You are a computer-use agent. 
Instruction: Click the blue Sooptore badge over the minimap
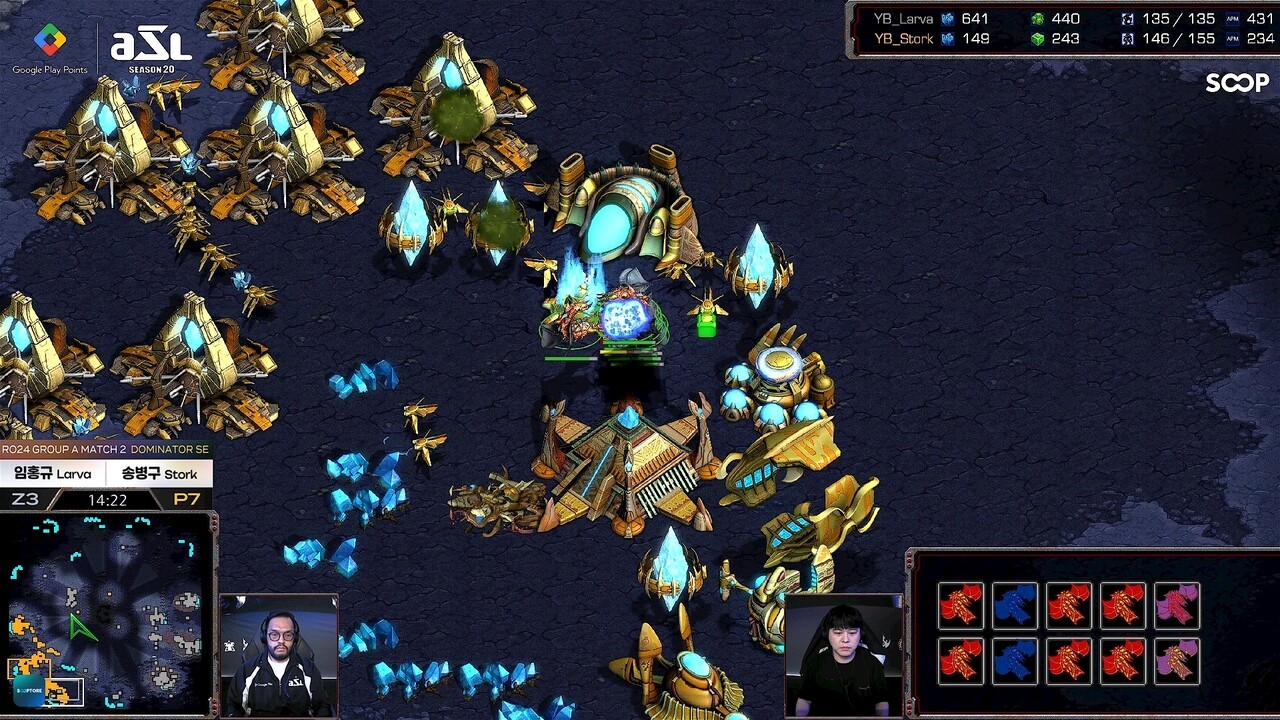tap(28, 690)
